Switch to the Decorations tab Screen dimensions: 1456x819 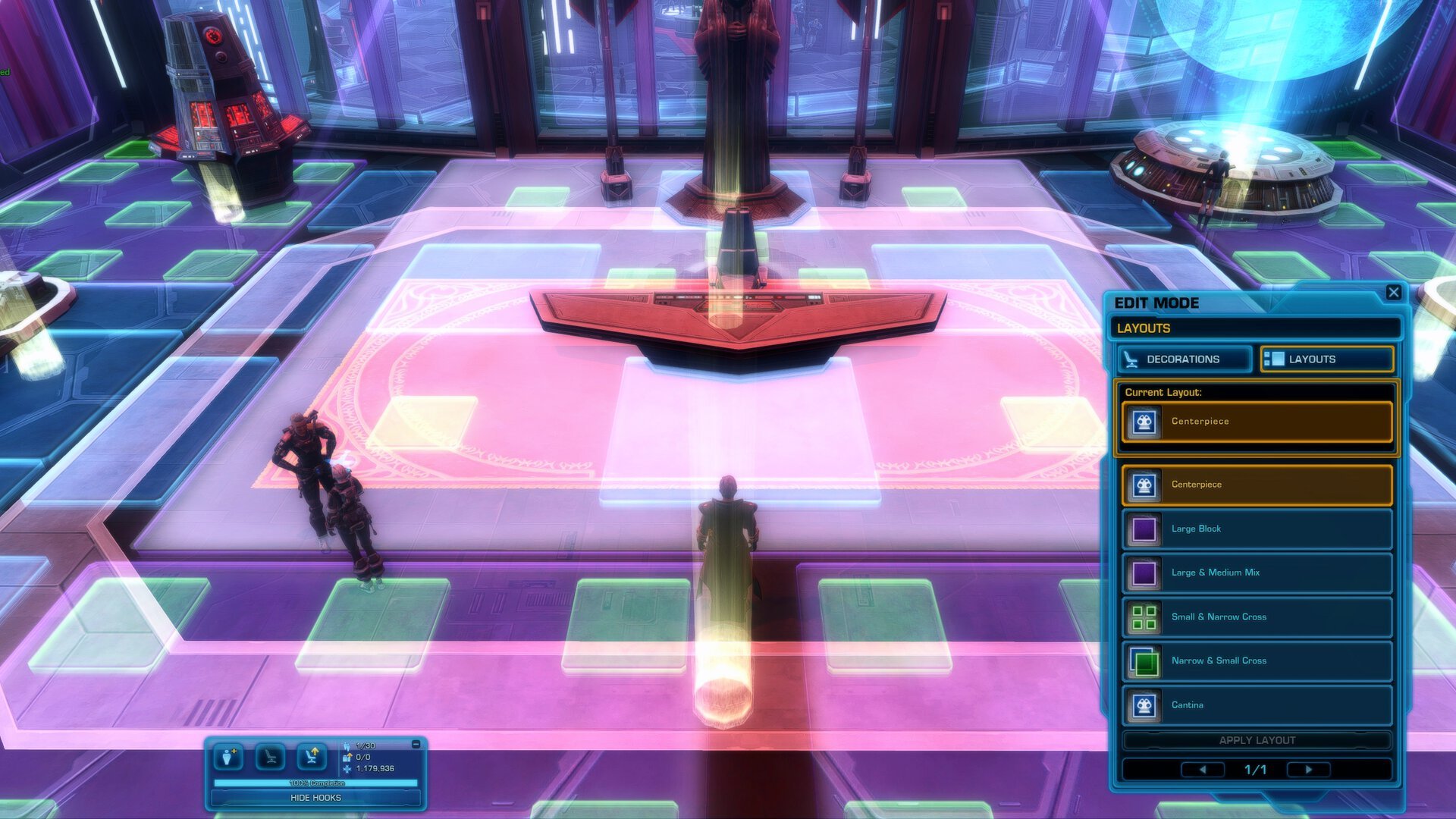[x=1183, y=359]
